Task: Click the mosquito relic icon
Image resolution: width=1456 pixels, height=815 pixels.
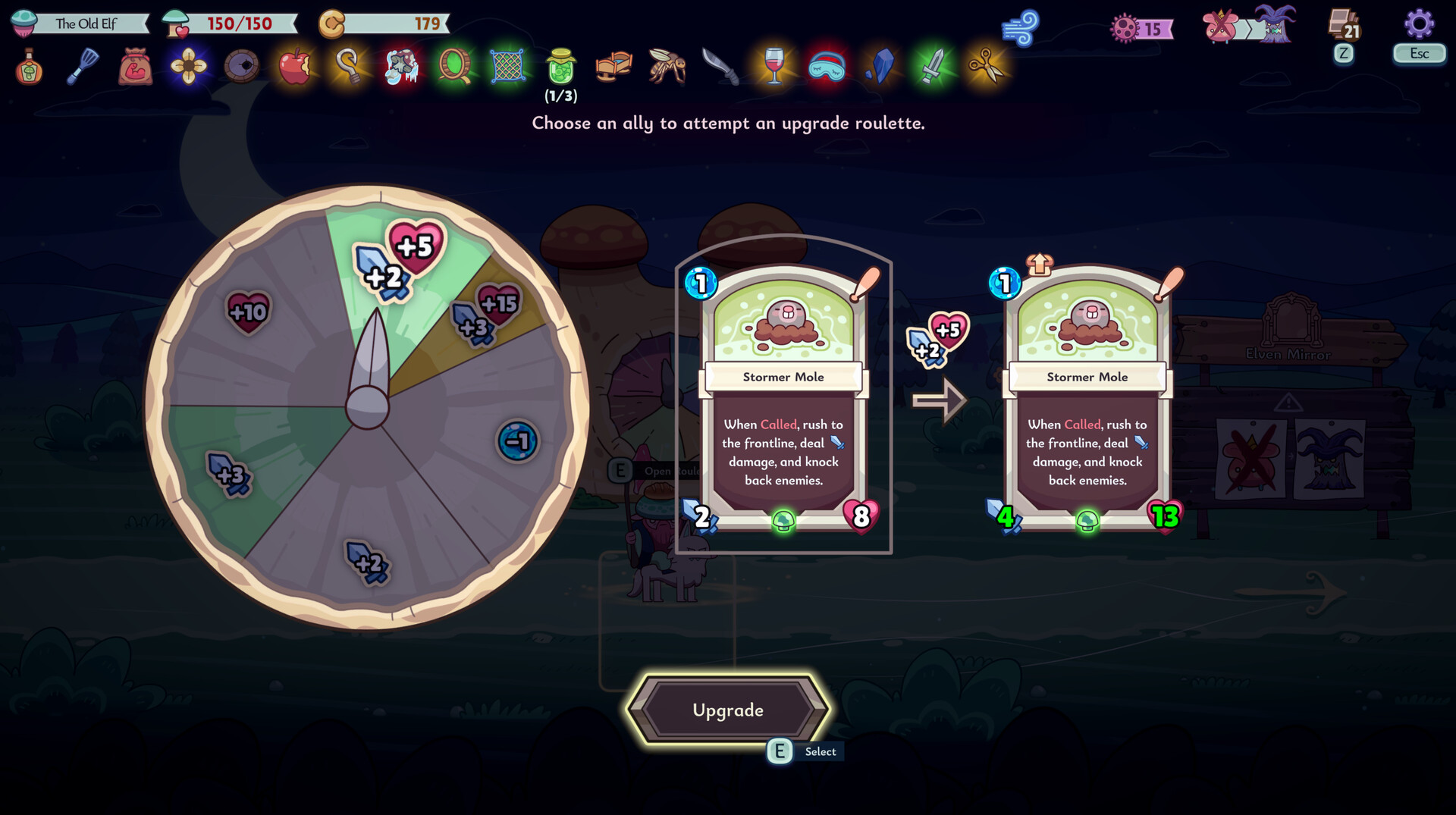Action: tap(667, 67)
